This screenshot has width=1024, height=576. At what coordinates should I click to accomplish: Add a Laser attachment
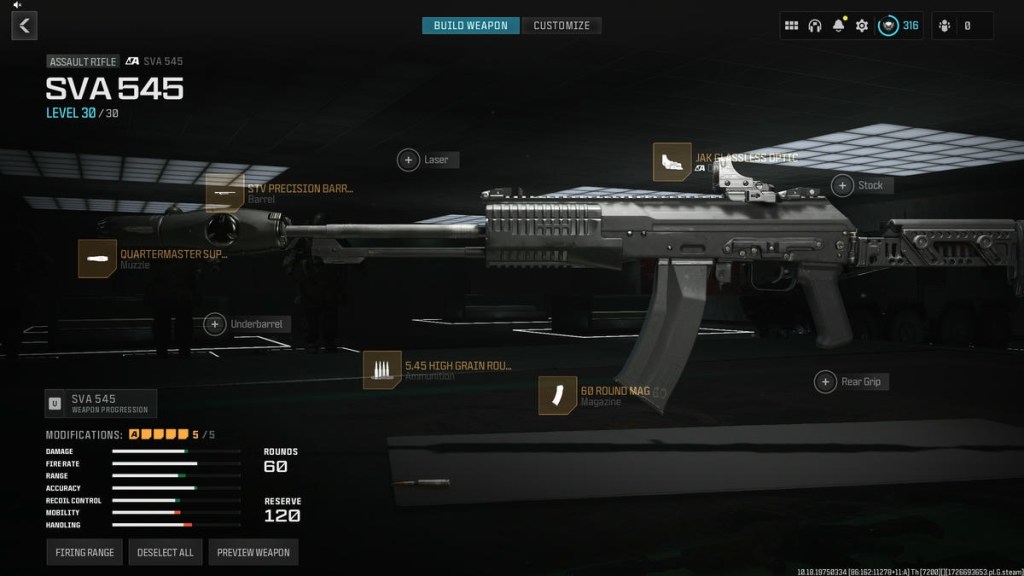pos(408,160)
